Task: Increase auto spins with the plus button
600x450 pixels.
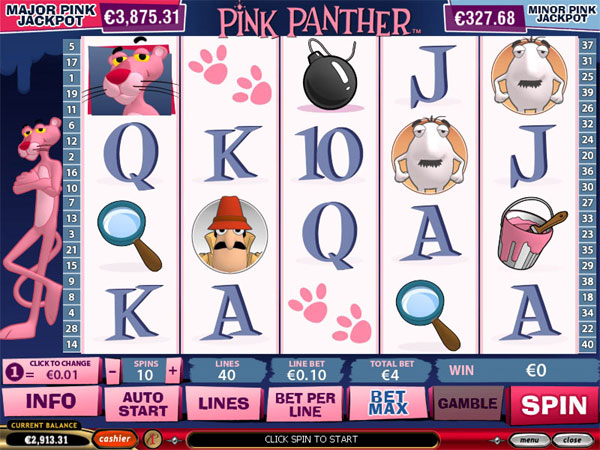Action: click(x=173, y=370)
